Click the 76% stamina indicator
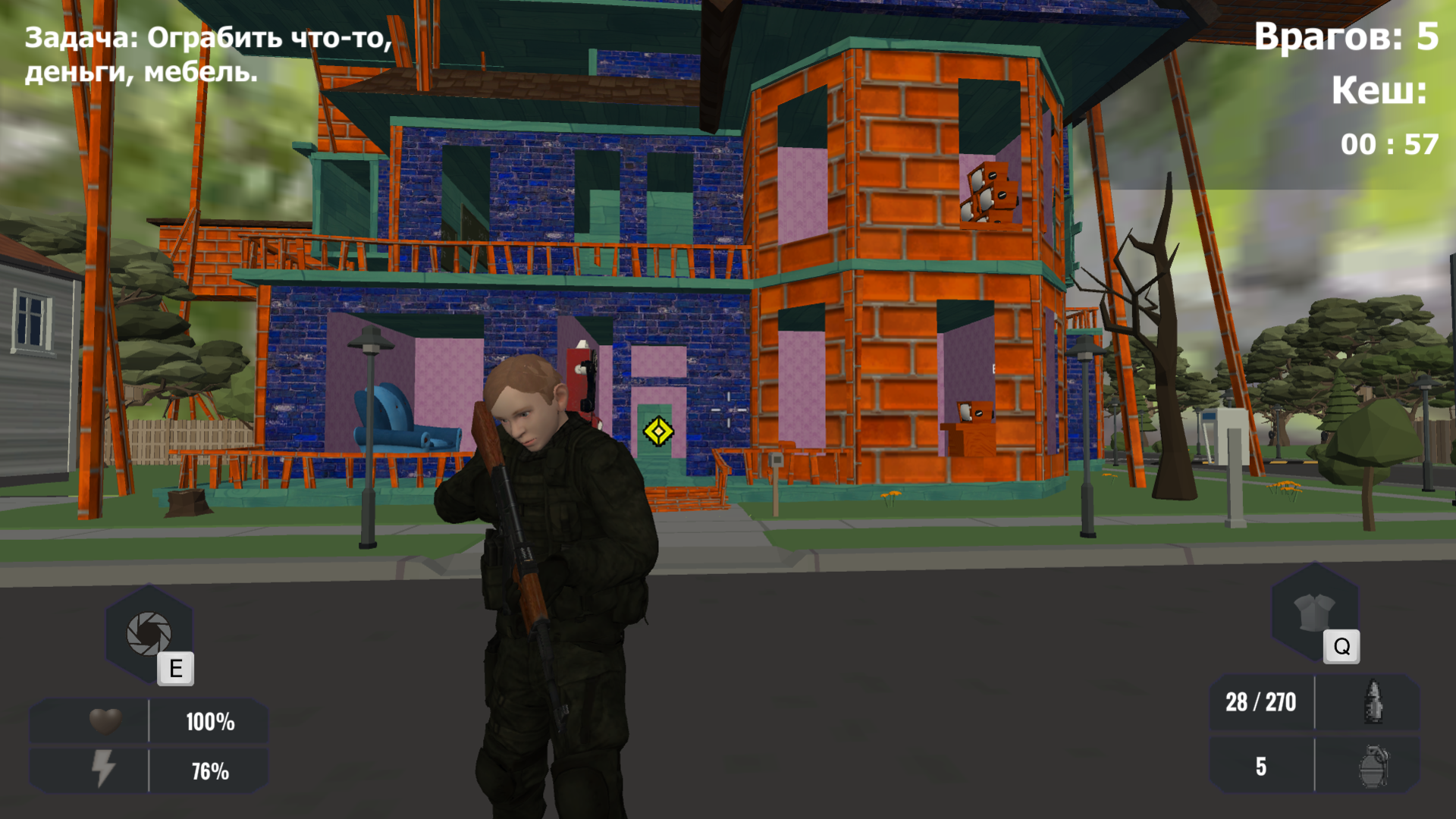 (210, 772)
